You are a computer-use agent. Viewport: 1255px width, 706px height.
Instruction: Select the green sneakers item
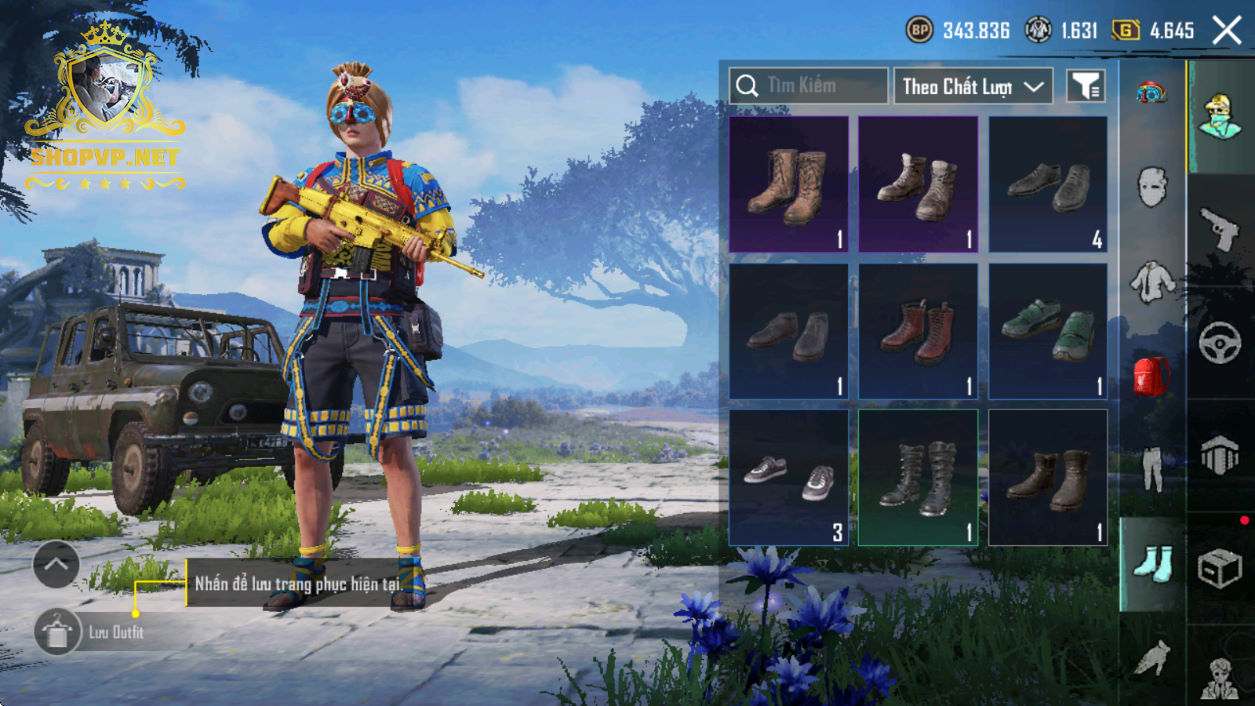(1048, 331)
